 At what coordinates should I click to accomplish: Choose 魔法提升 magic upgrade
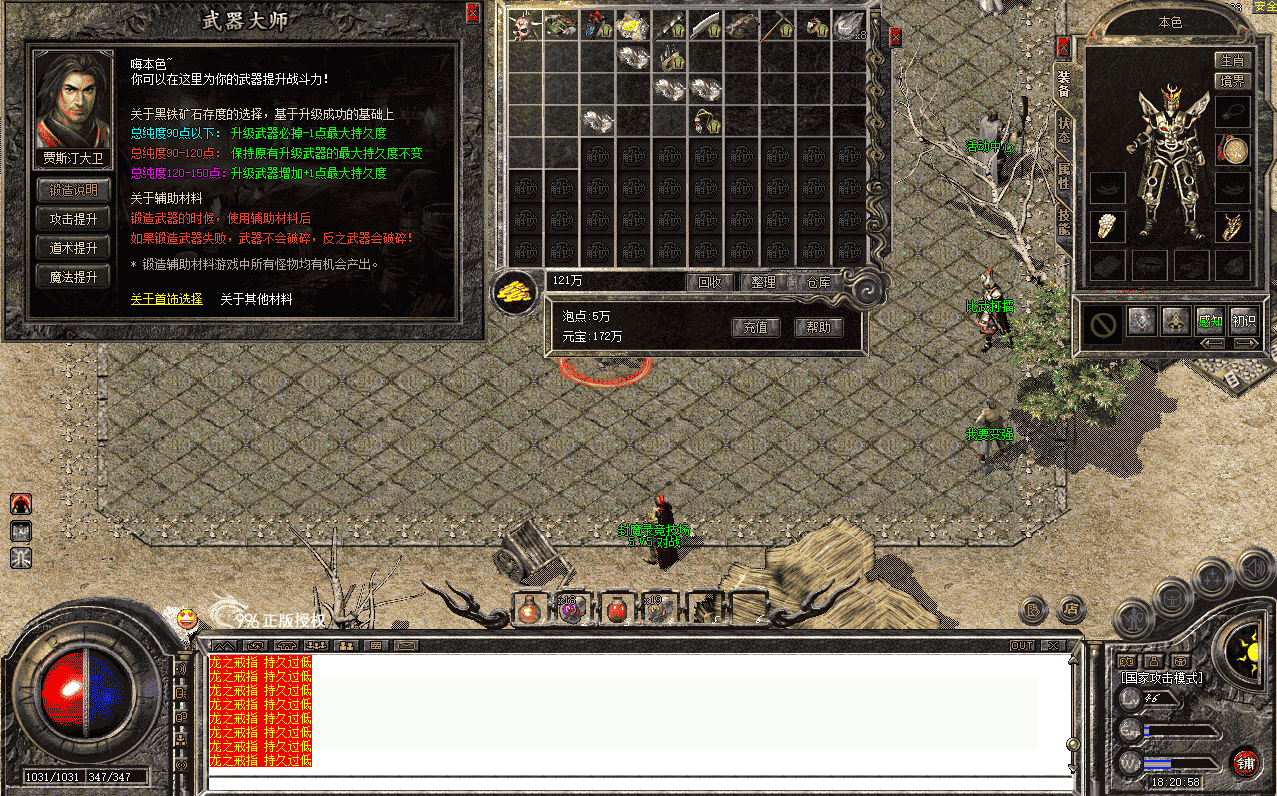coord(74,277)
